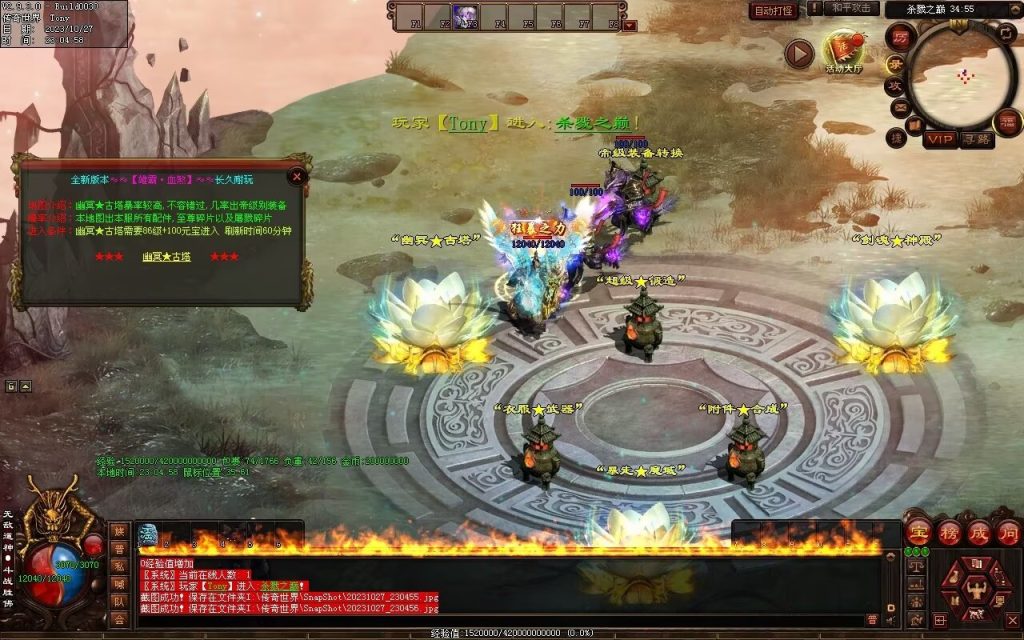Open the 问 help button
The image size is (1024, 640).
[x=1008, y=531]
